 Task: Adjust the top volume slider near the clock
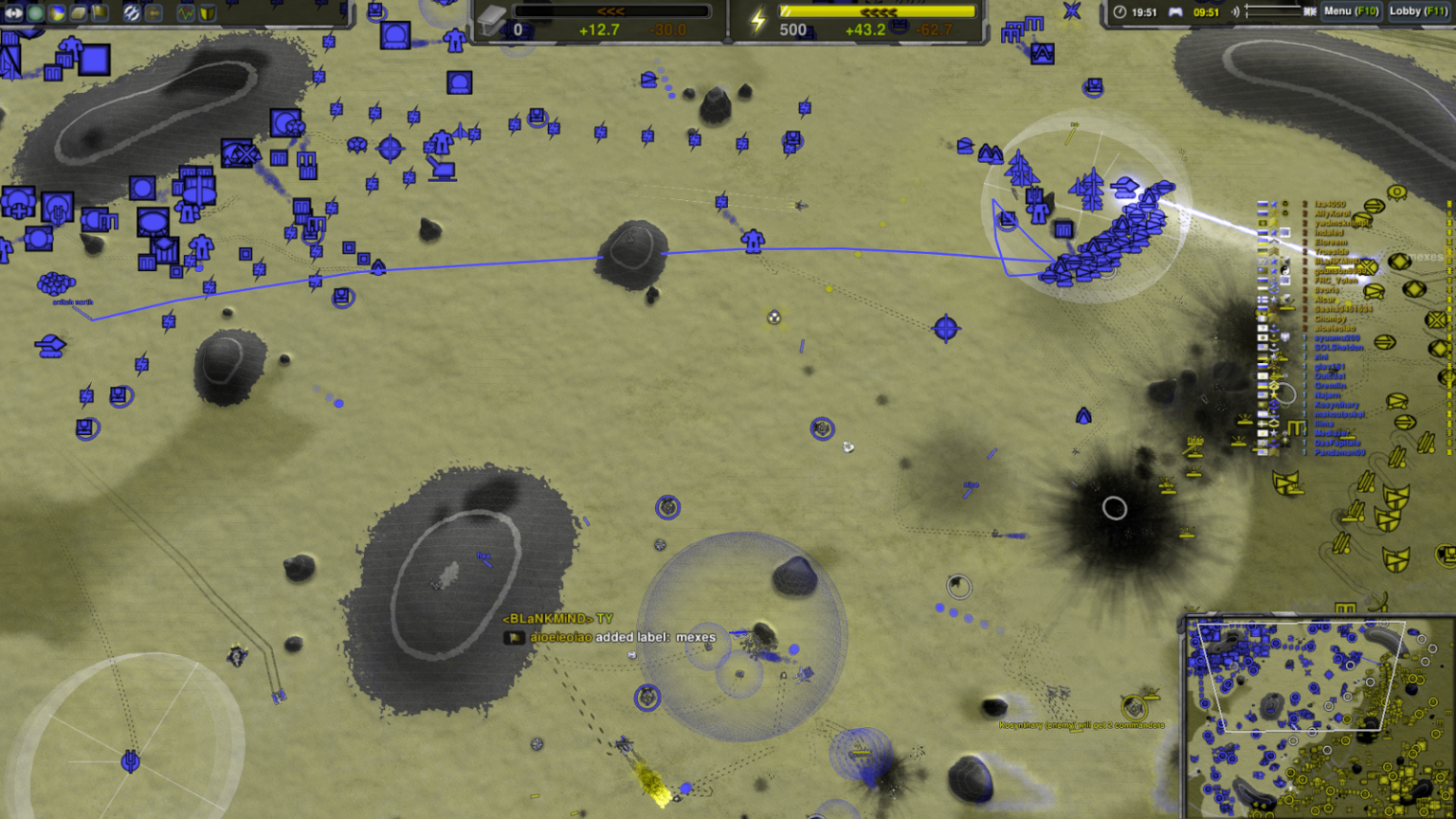1275,8
